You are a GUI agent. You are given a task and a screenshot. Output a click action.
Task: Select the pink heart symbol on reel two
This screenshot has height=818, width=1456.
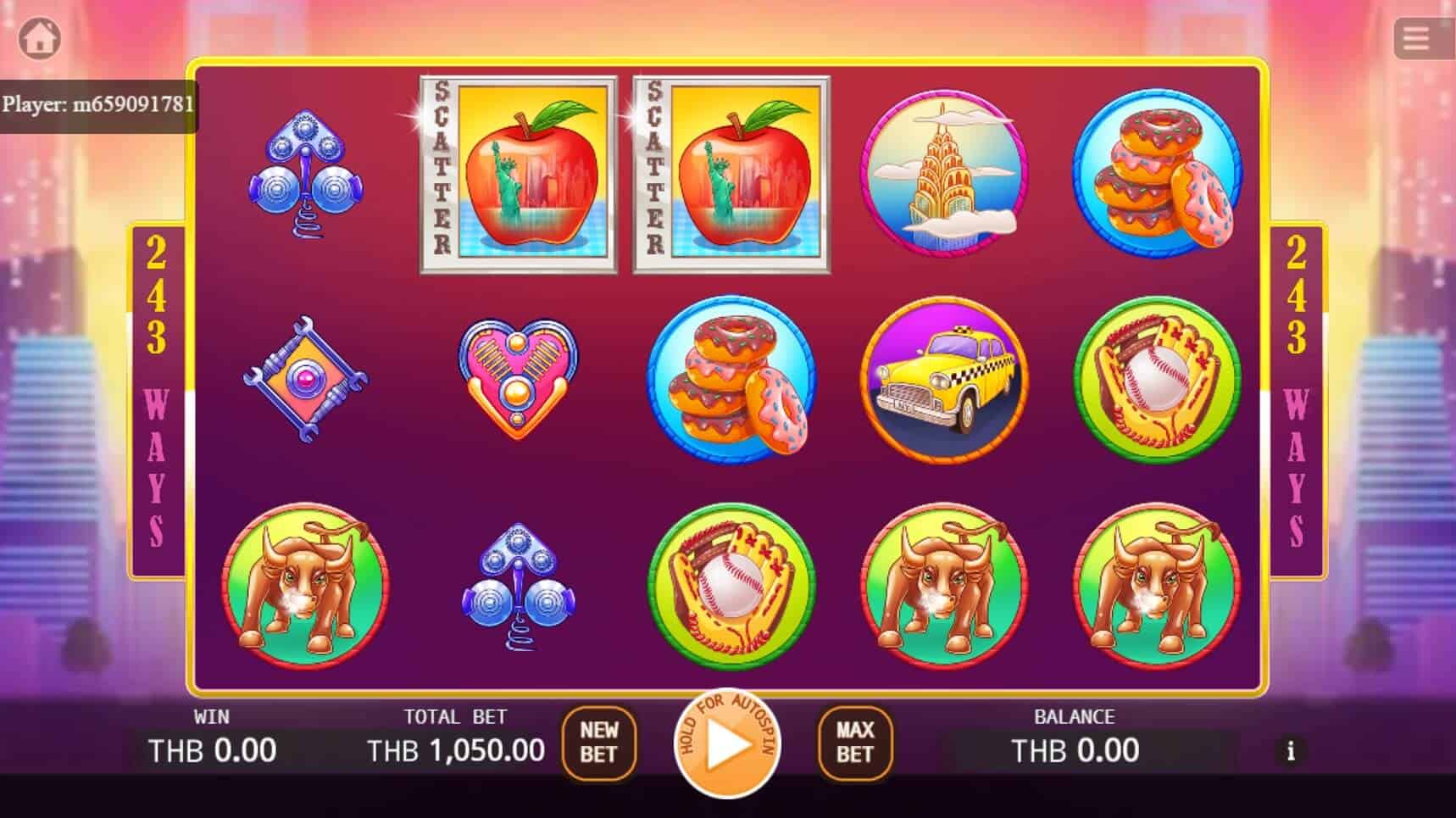(517, 377)
